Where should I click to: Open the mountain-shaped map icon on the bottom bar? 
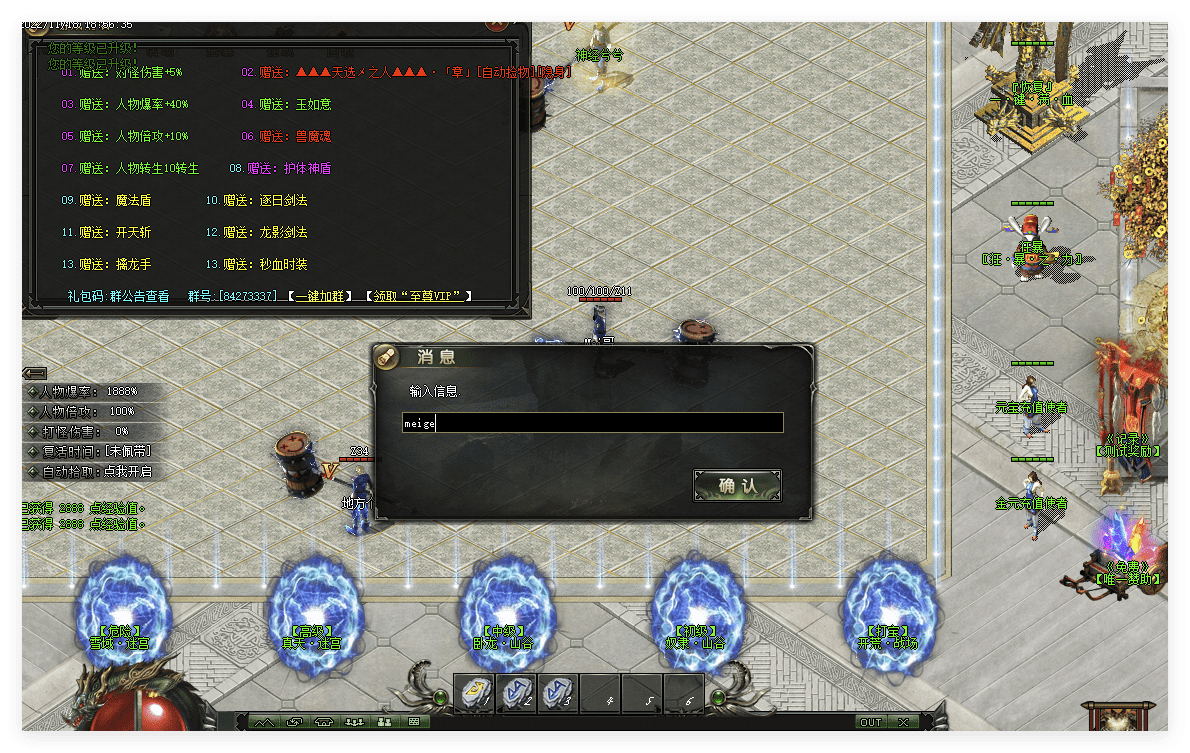click(264, 722)
